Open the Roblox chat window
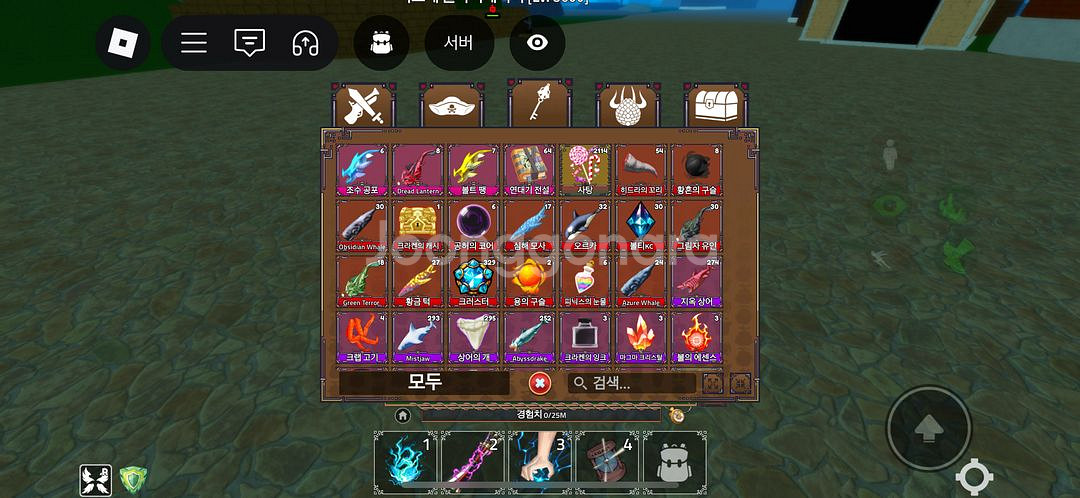 249,43
